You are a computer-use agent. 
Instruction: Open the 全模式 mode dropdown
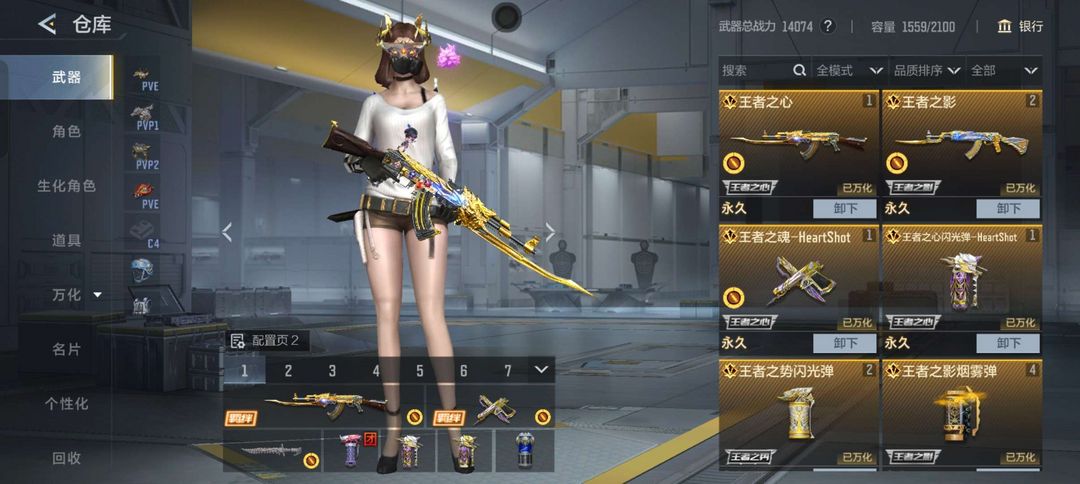(849, 71)
